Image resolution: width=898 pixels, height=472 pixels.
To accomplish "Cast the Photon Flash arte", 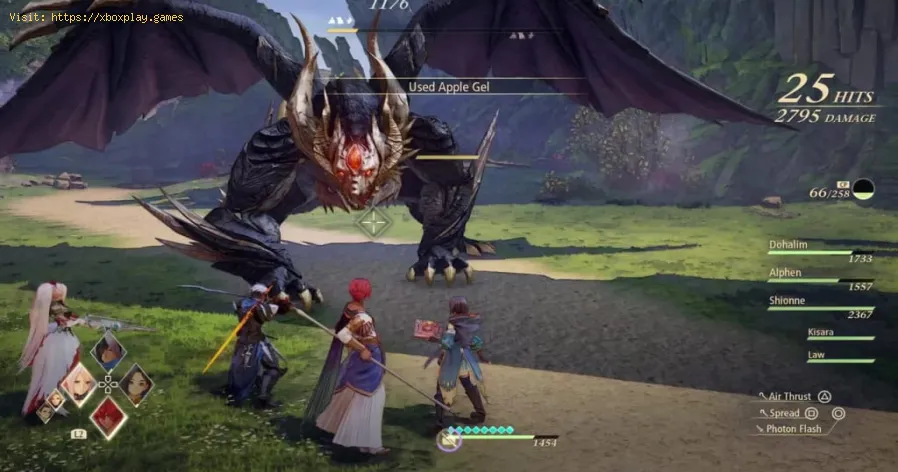I will point(795,429).
